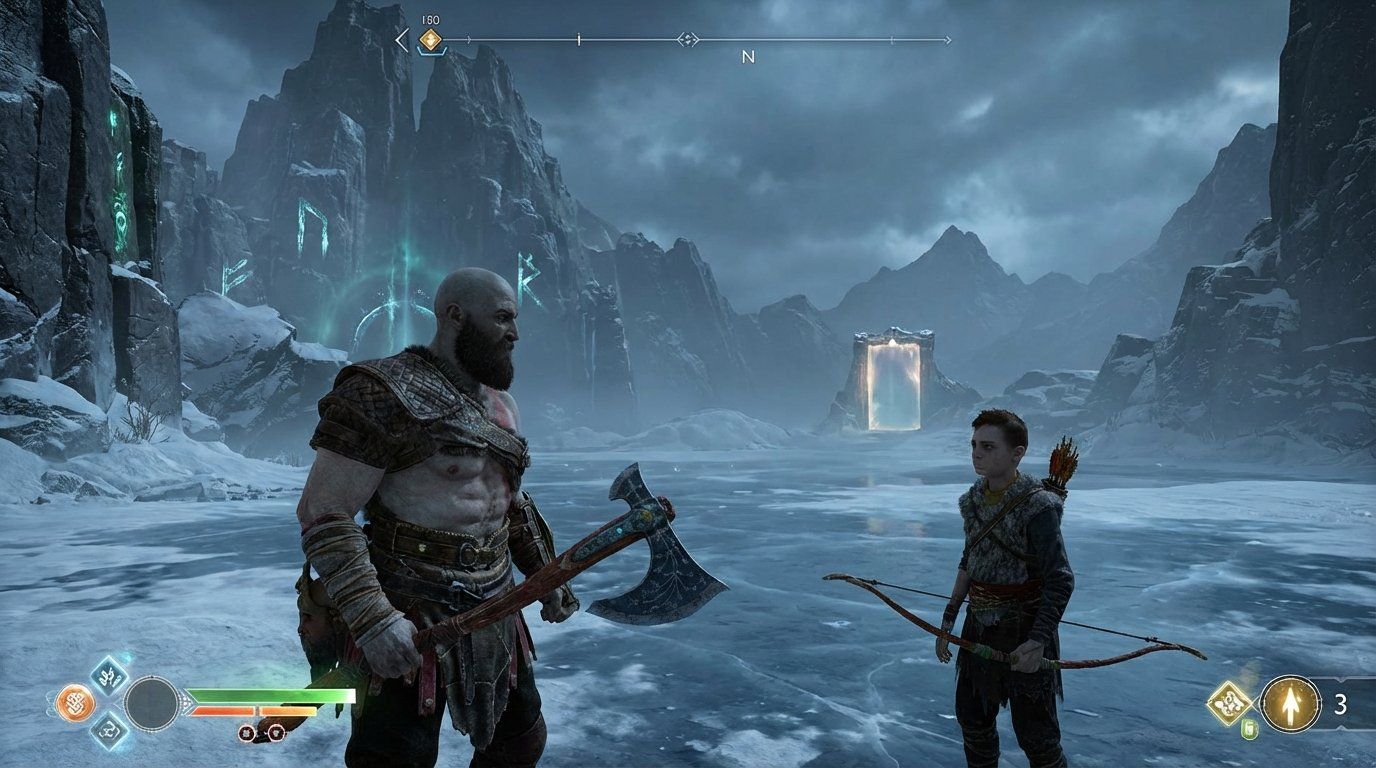
Task: Click the gold objective marker on the compass
Action: [429, 40]
